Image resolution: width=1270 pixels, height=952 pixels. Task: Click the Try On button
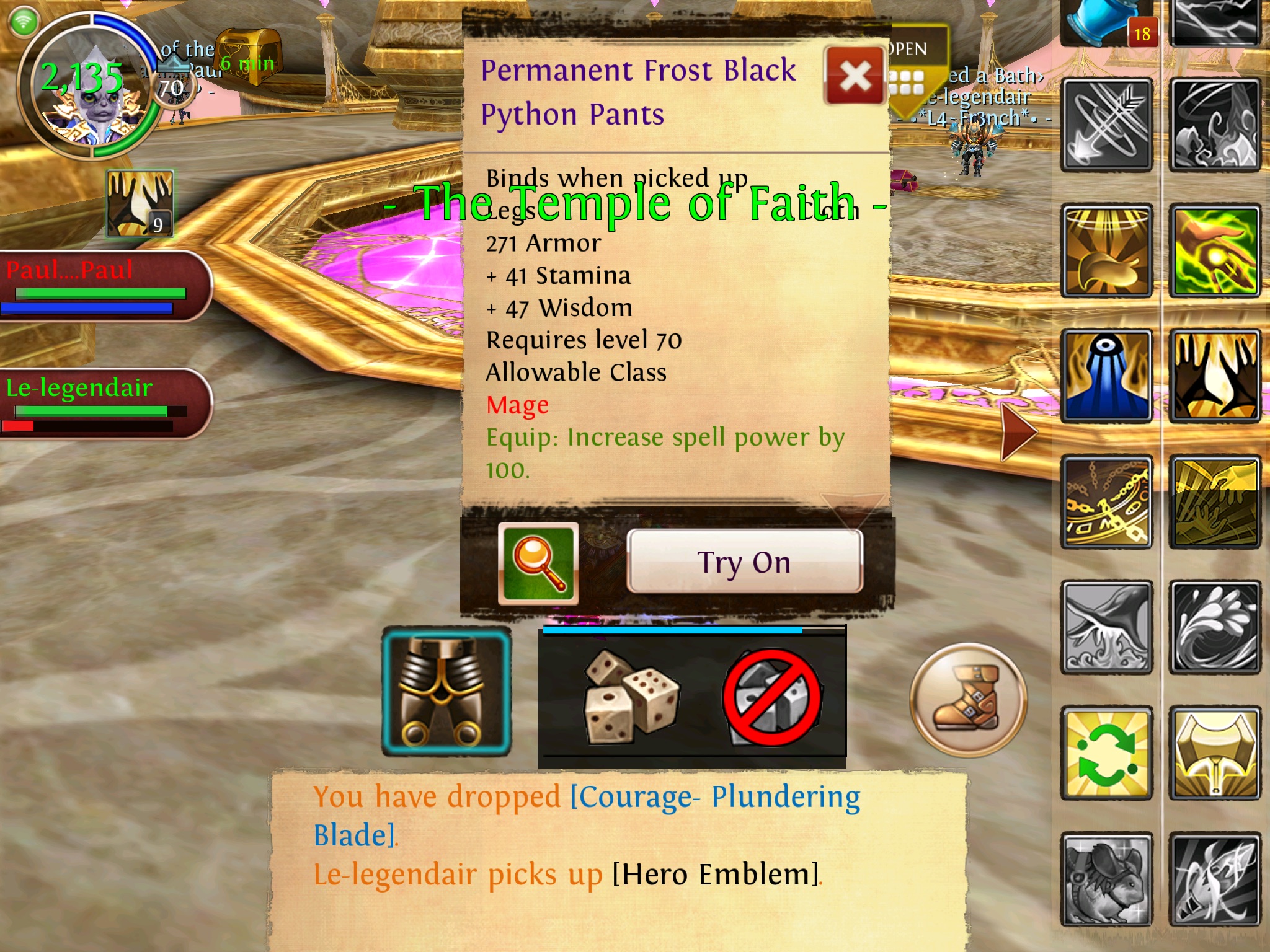744,562
